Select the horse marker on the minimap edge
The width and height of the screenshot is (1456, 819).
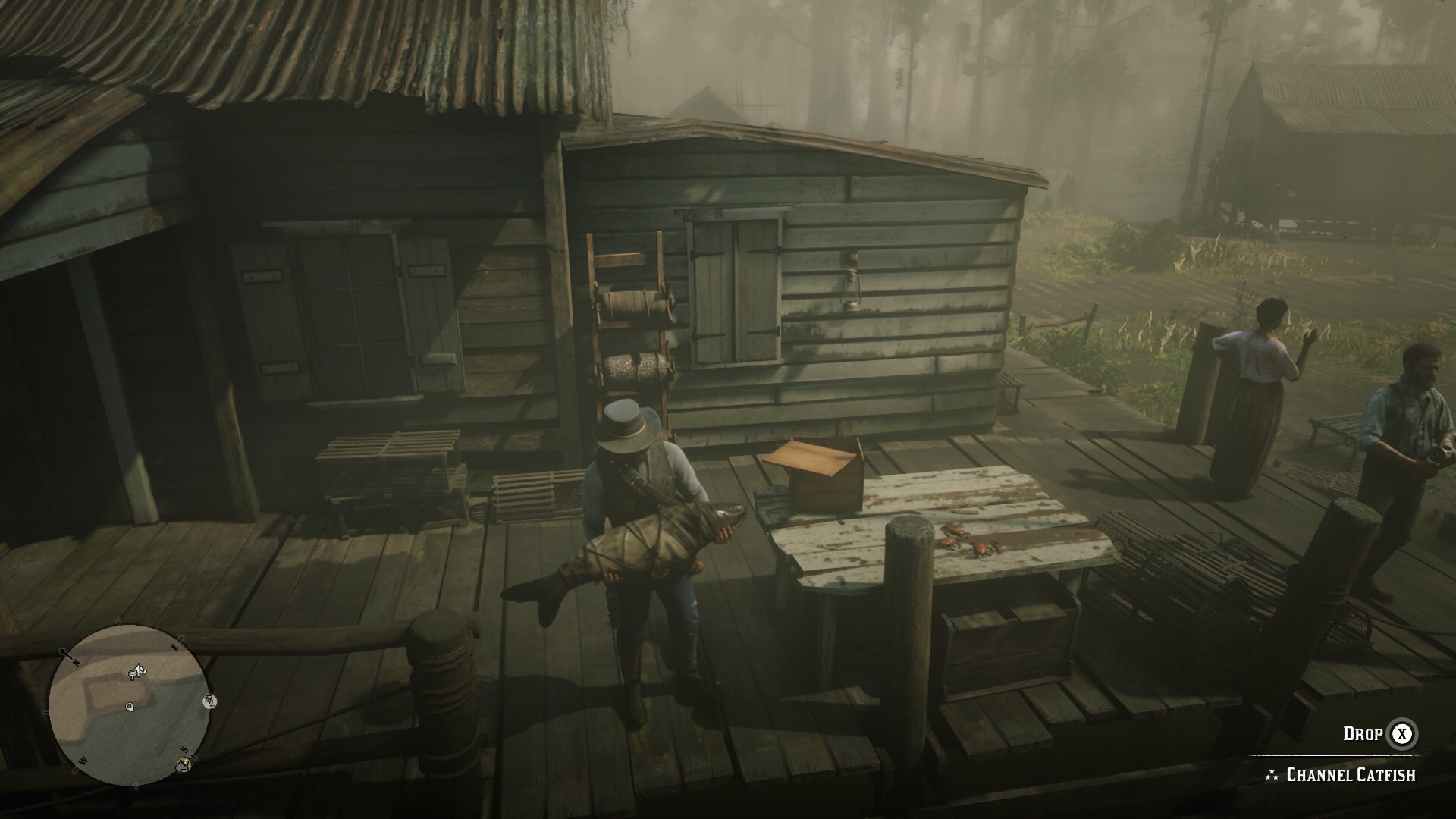click(x=183, y=764)
